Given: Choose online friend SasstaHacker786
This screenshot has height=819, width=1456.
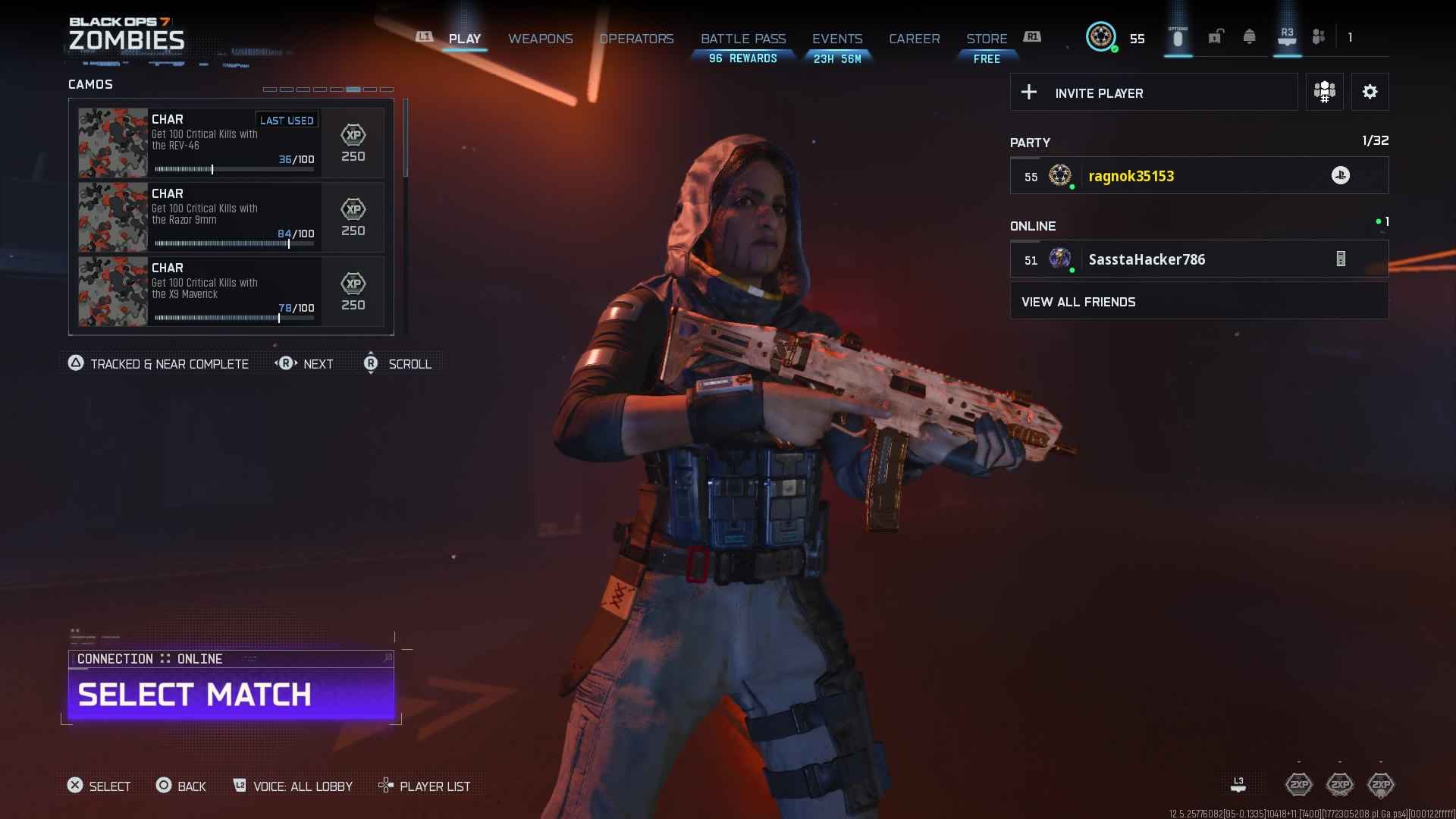Looking at the screenshot, I should click(x=1199, y=259).
